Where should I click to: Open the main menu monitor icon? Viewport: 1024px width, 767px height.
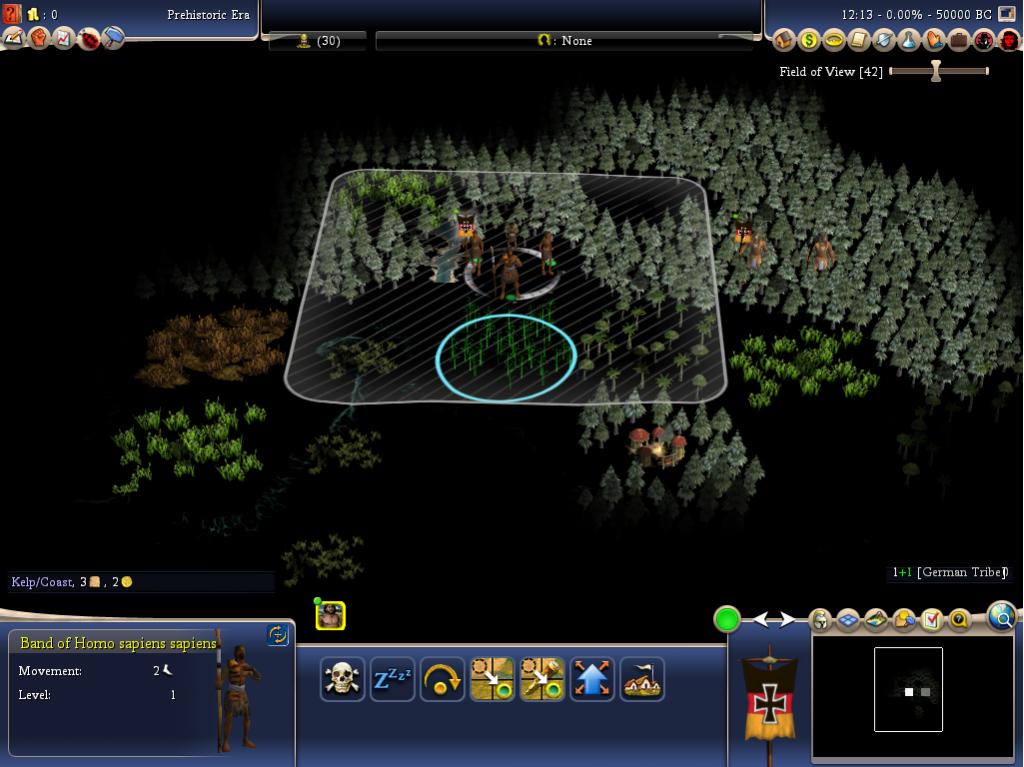click(1006, 14)
